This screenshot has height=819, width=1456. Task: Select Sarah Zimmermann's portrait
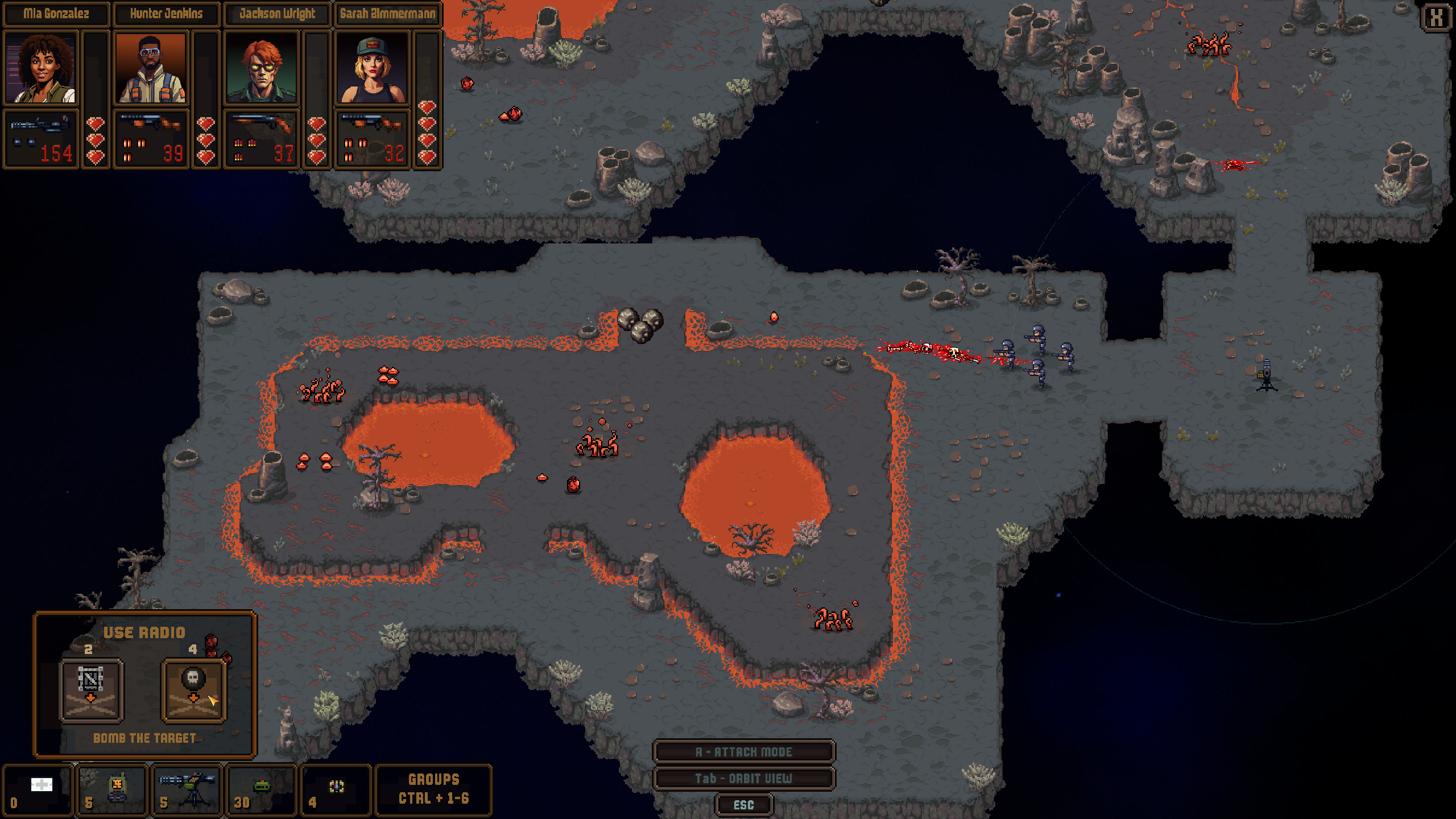click(x=372, y=68)
